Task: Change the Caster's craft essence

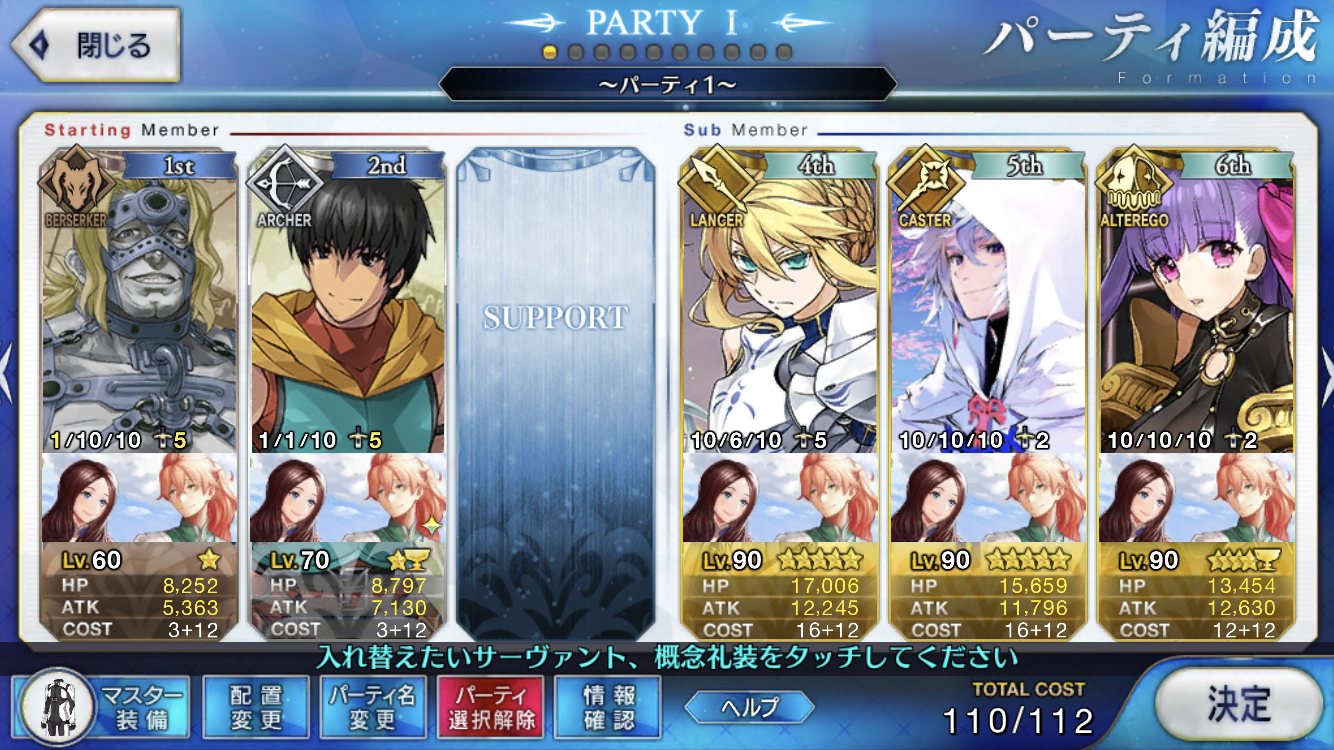Action: click(x=987, y=498)
